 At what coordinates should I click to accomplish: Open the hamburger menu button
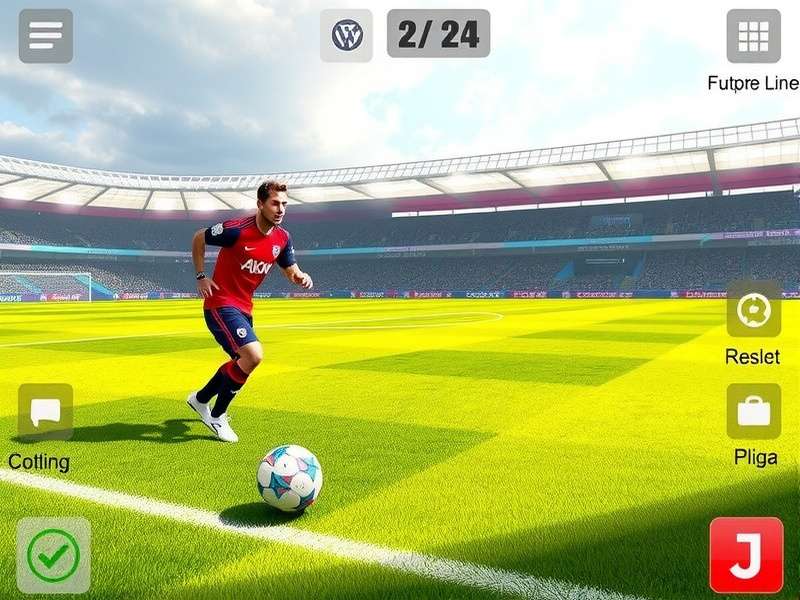pyautogui.click(x=45, y=36)
